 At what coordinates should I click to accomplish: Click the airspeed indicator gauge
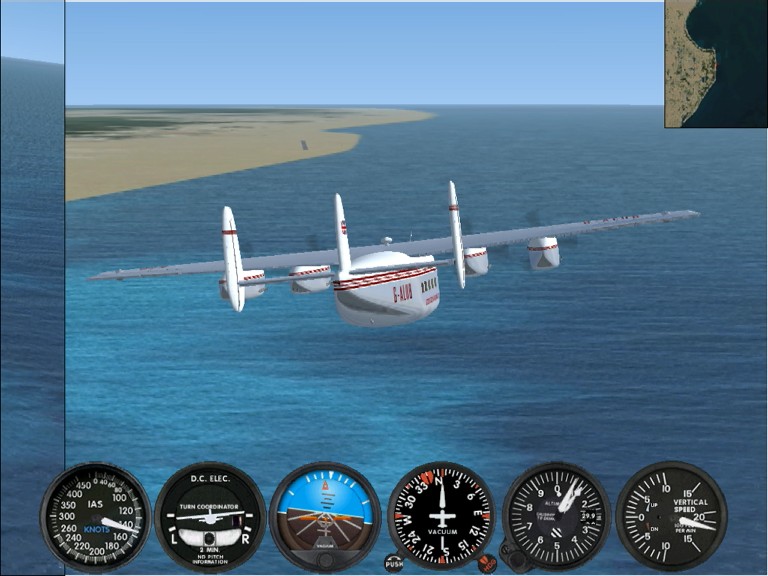coord(95,516)
